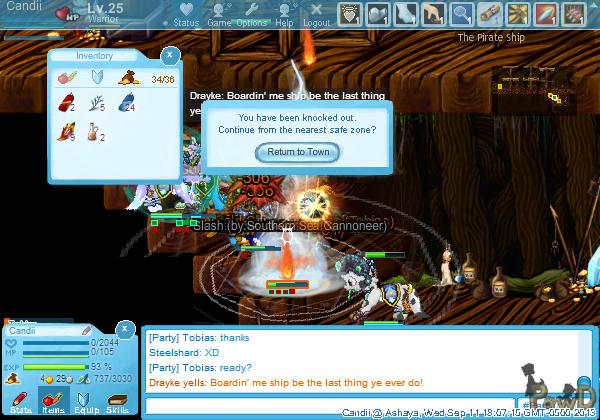Select the herb branch item stack
Image resolution: width=600 pixels, height=420 pixels.
tap(97, 102)
